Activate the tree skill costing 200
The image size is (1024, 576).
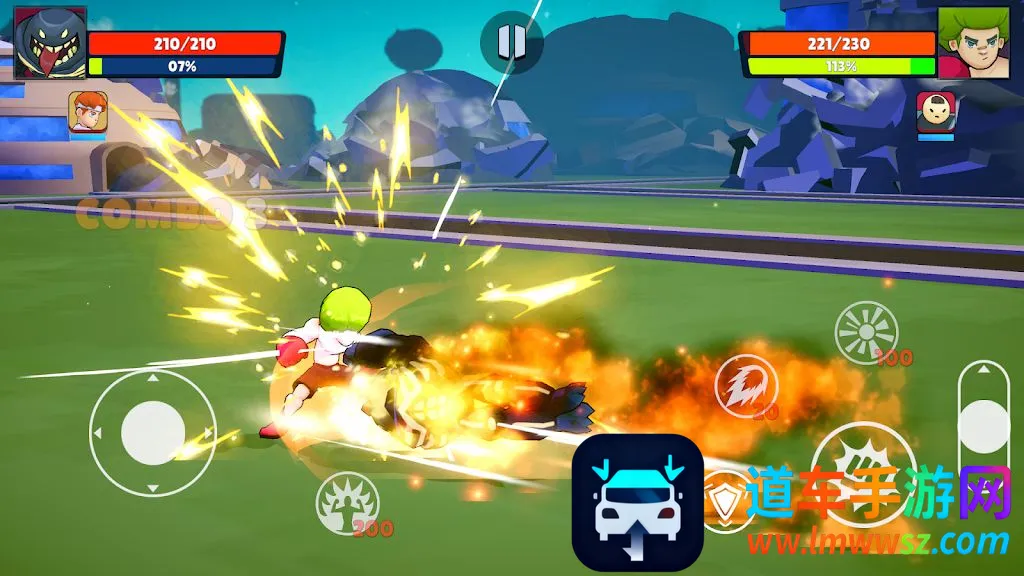pyautogui.click(x=347, y=502)
